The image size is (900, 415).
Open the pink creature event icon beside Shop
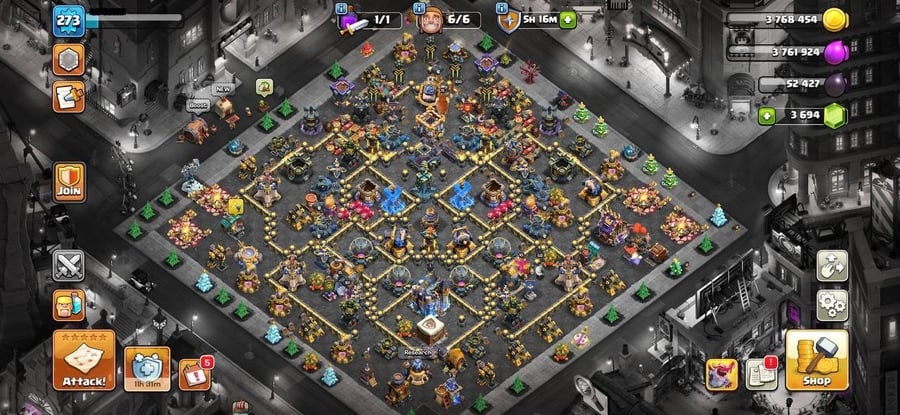tap(723, 372)
